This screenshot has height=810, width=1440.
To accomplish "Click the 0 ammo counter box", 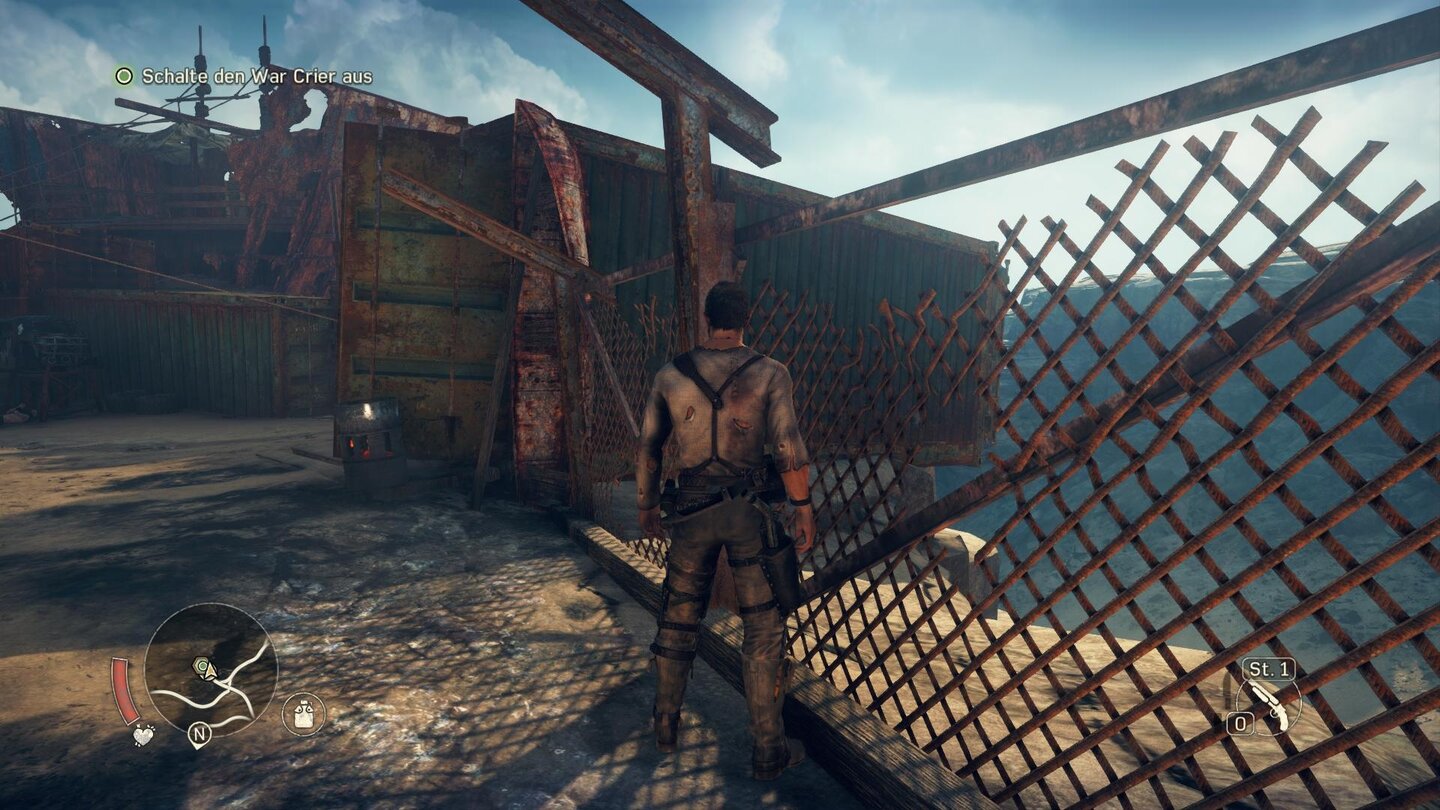I will click(x=1241, y=721).
